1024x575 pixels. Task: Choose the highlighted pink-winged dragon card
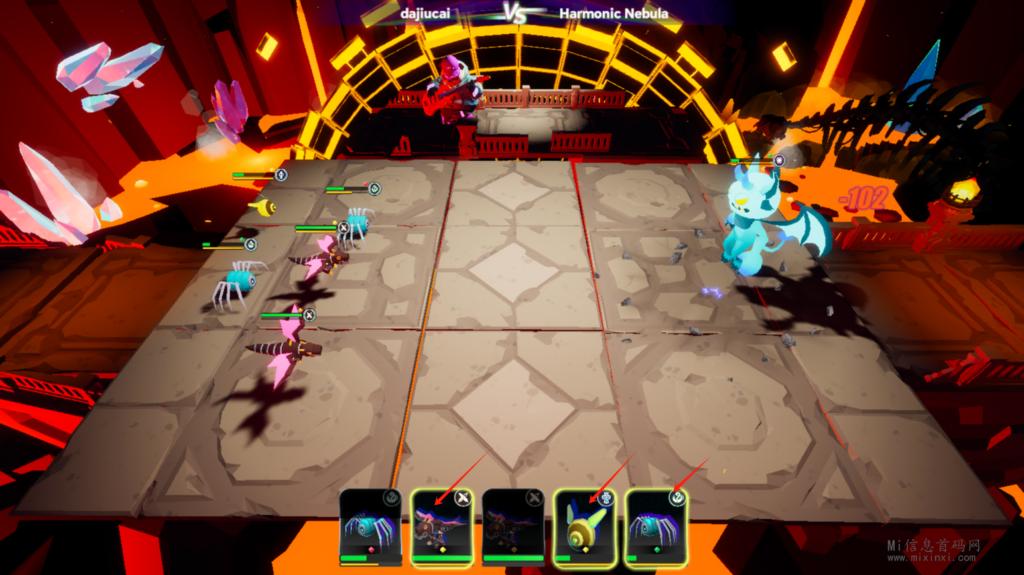click(442, 526)
